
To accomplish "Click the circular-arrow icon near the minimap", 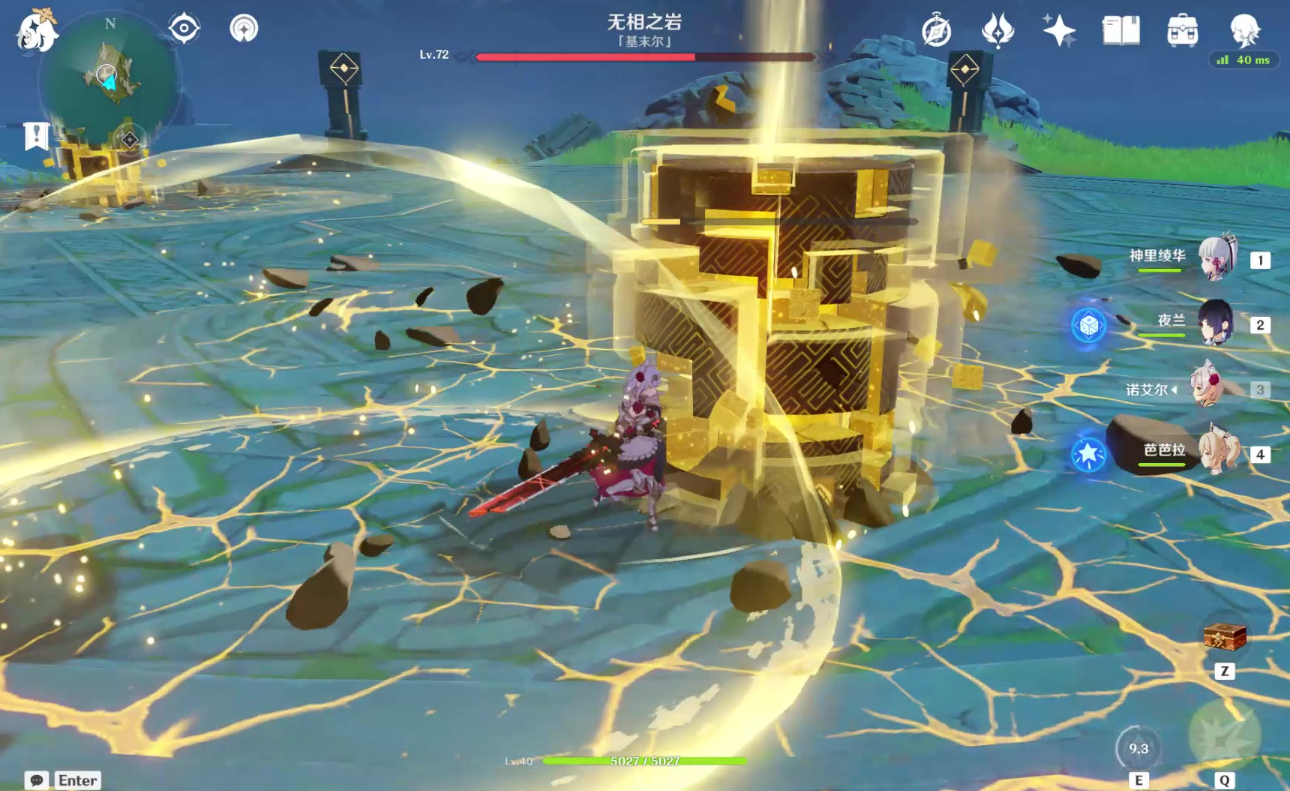I will [243, 28].
